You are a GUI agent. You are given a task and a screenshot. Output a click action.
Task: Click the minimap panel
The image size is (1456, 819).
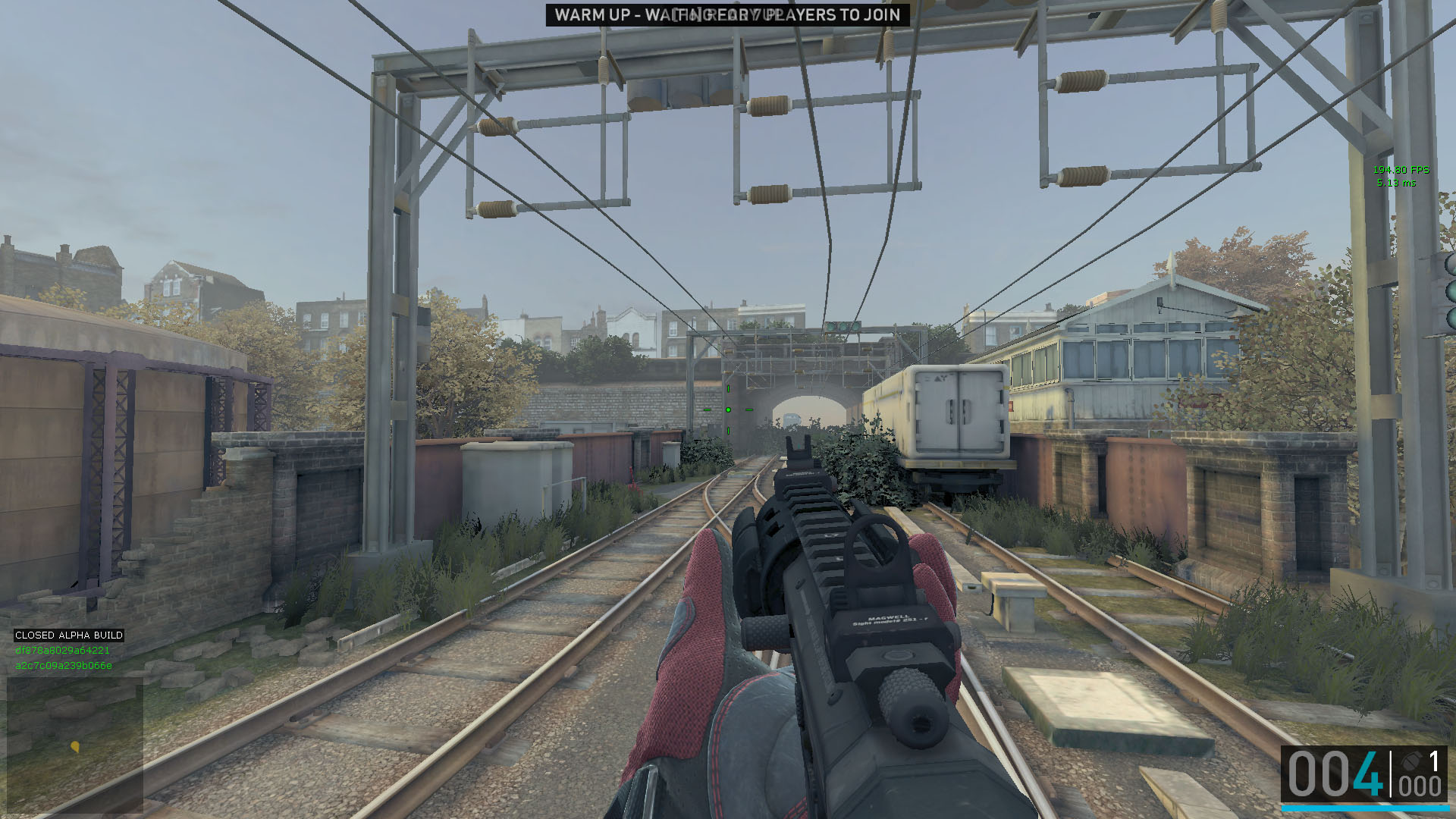[75, 744]
